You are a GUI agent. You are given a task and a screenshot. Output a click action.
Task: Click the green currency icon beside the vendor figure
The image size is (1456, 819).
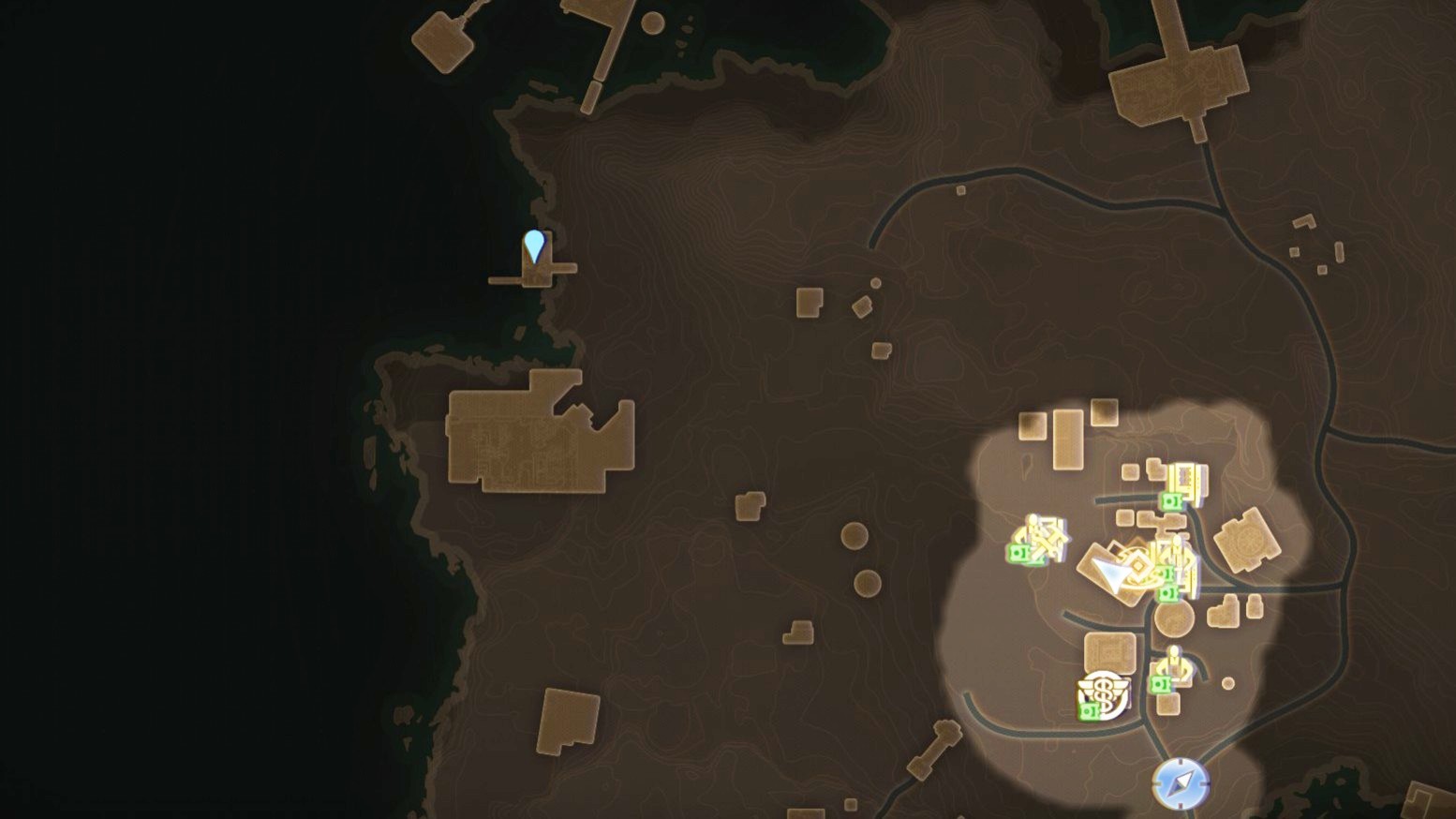1162,683
